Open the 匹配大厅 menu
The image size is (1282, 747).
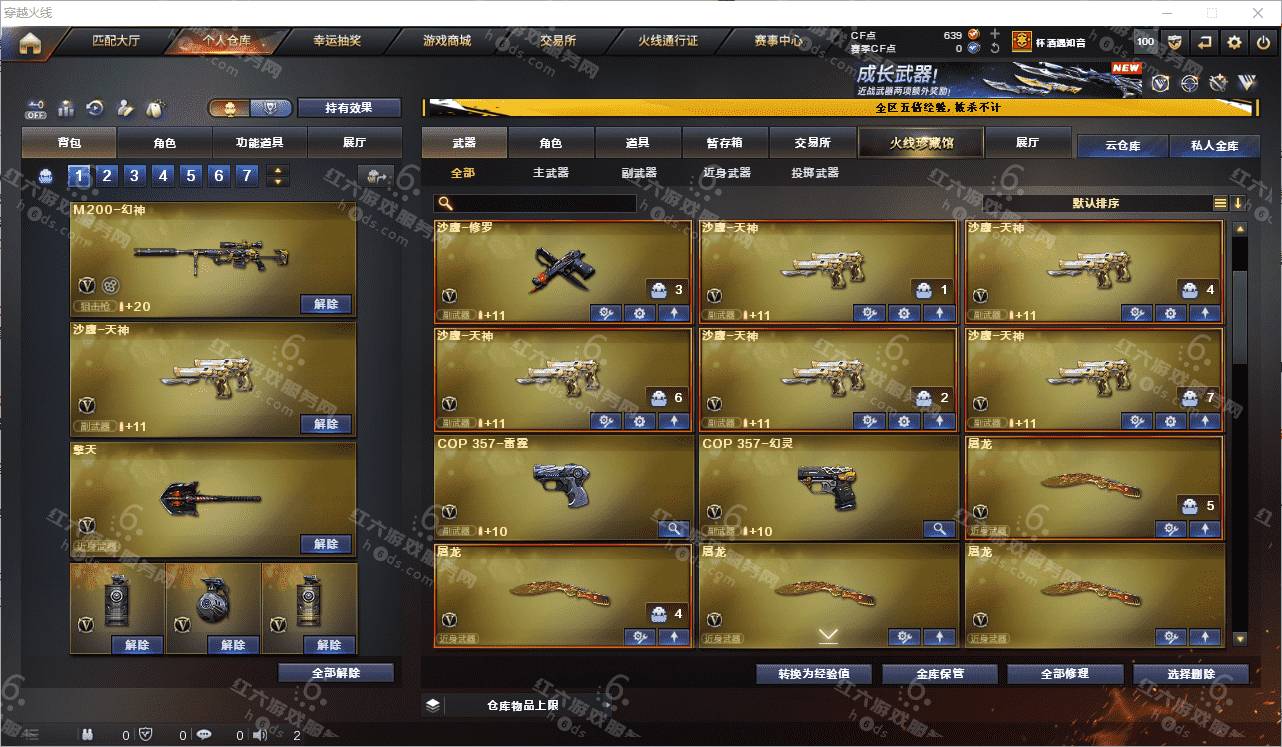[x=116, y=41]
